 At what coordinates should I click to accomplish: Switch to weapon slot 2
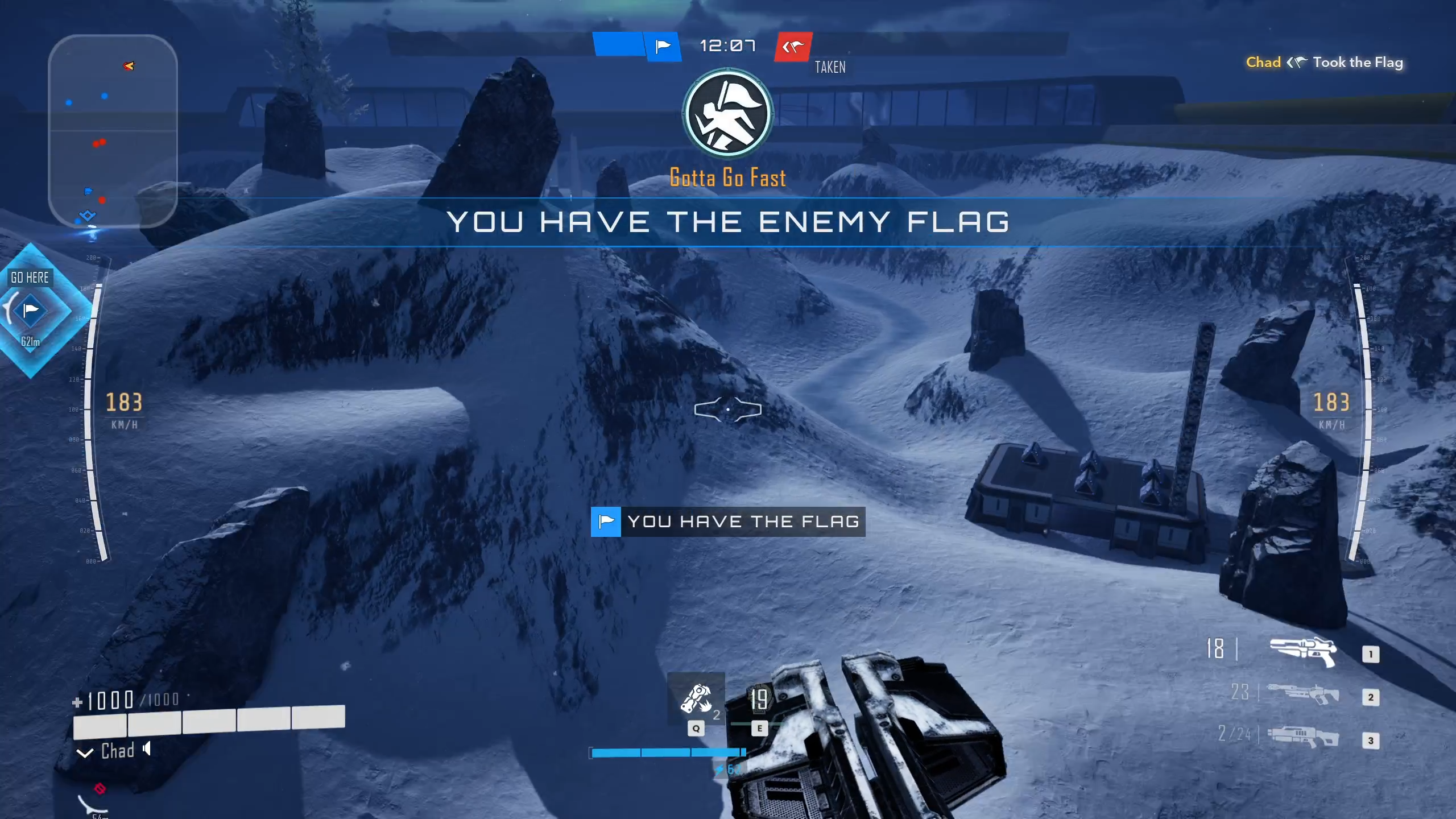point(1302,694)
